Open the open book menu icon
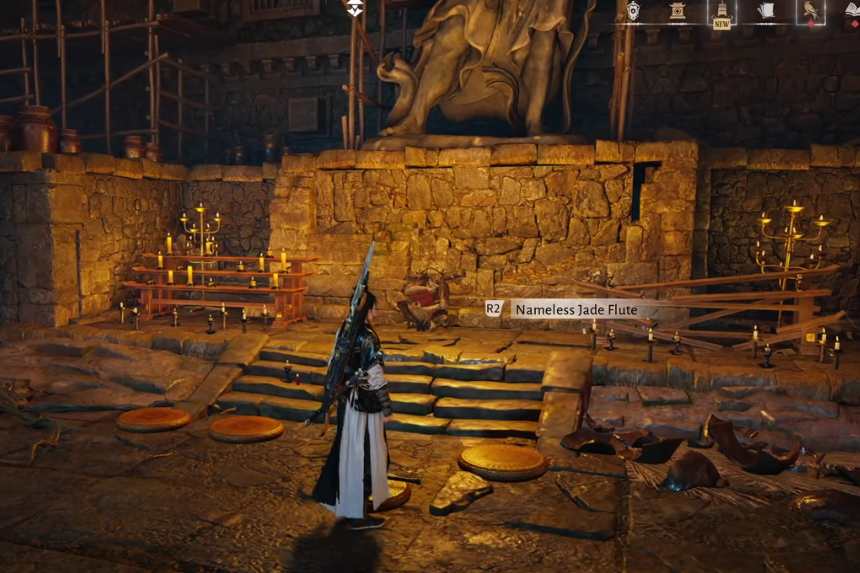Viewport: 860px width, 573px height. click(x=852, y=10)
